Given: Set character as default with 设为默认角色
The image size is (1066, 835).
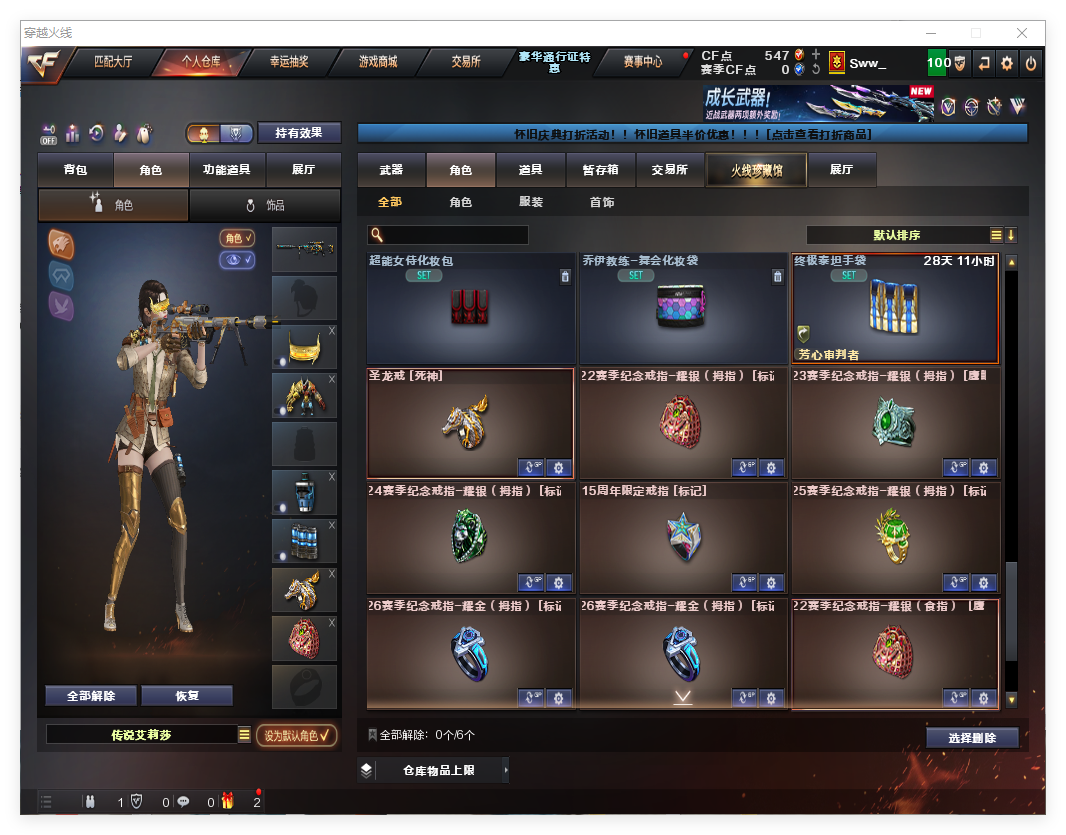Looking at the screenshot, I should [x=296, y=736].
